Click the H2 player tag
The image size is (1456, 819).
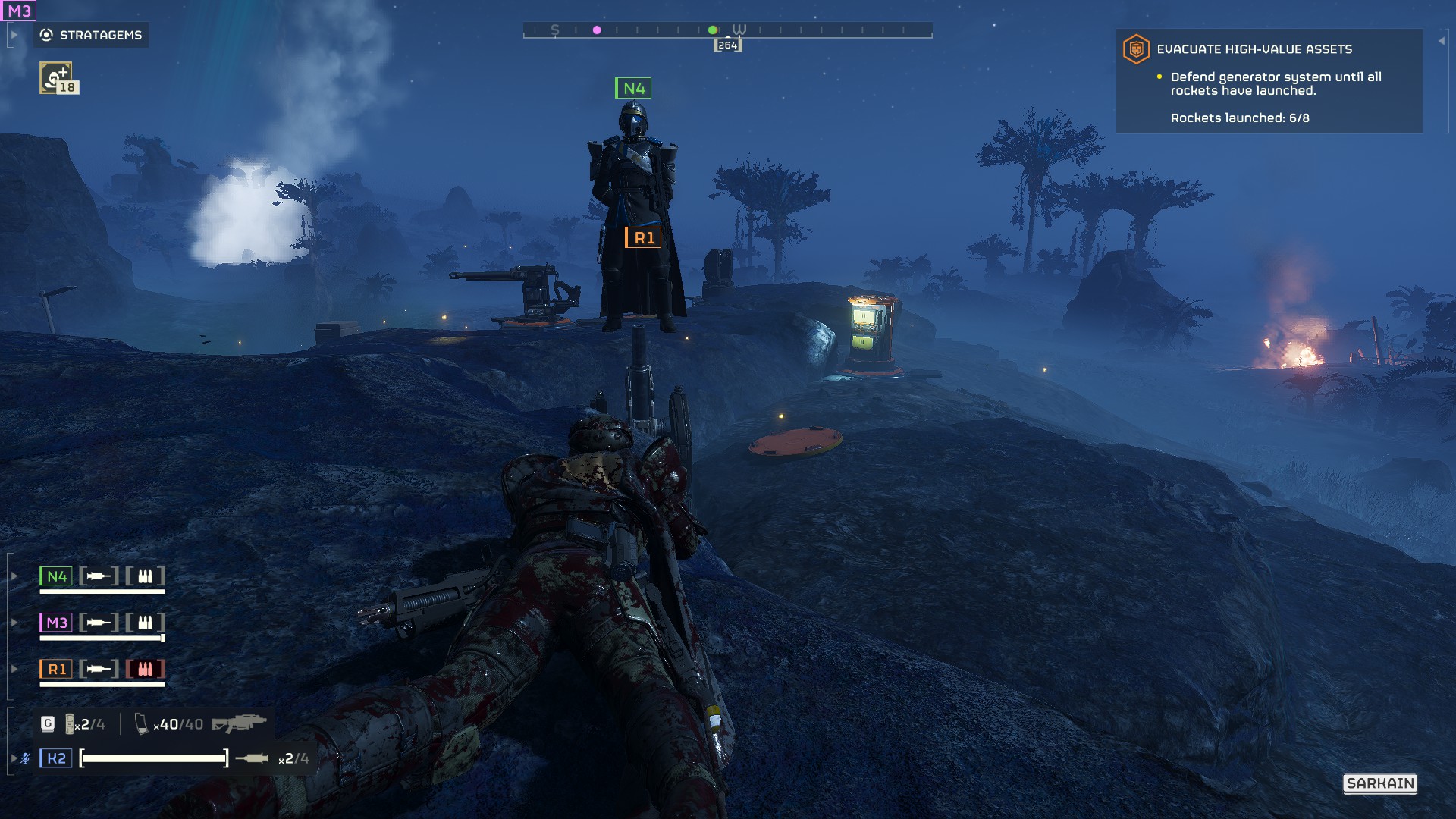[x=56, y=758]
